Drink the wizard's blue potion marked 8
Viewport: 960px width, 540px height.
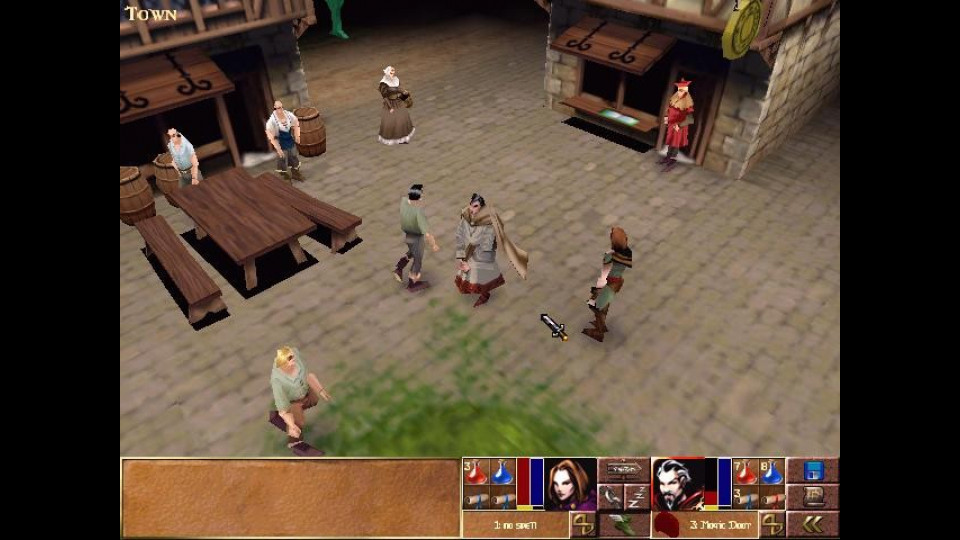(x=771, y=471)
